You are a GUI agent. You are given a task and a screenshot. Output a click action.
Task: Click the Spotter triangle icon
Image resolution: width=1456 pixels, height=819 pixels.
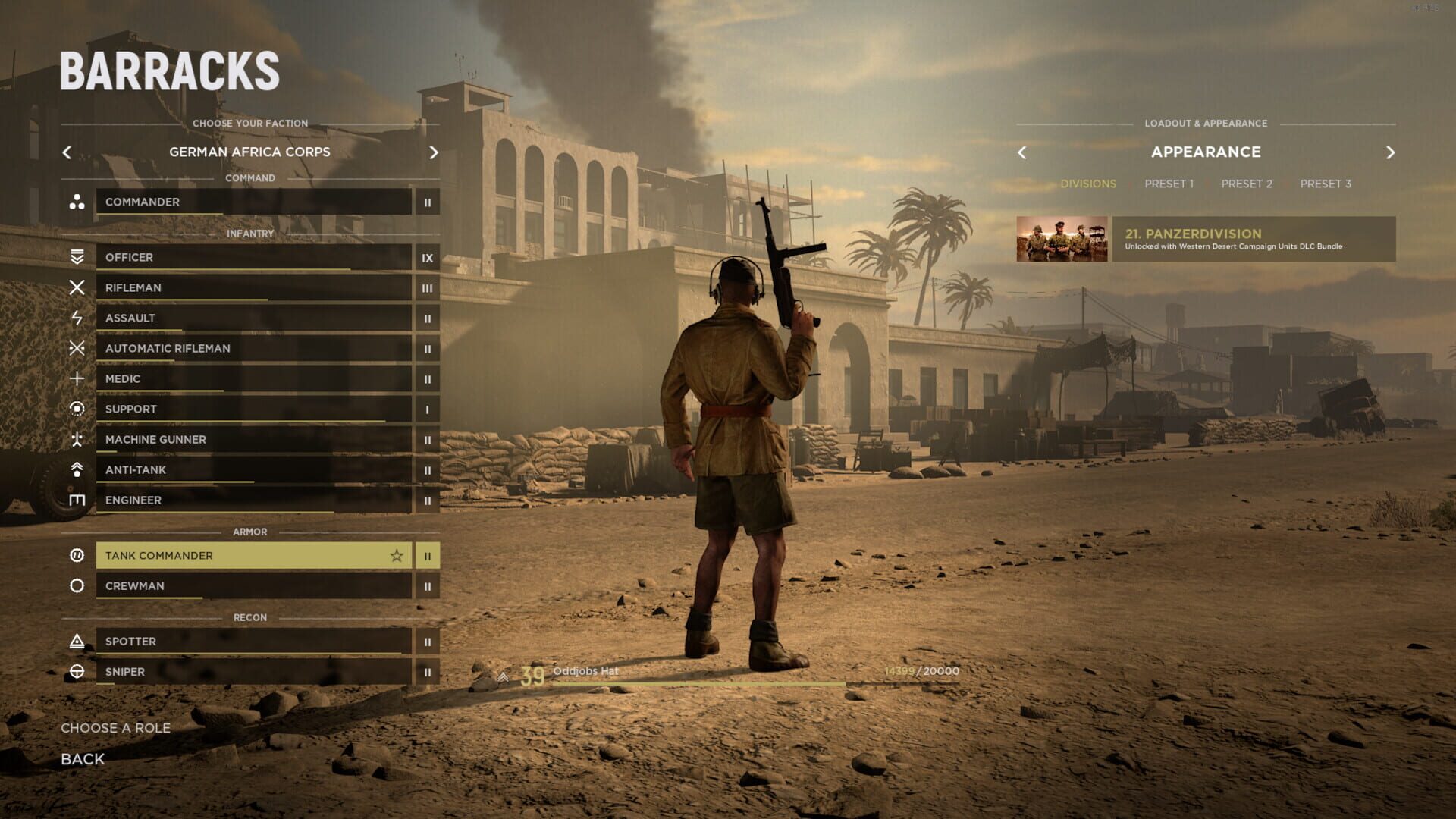click(78, 642)
